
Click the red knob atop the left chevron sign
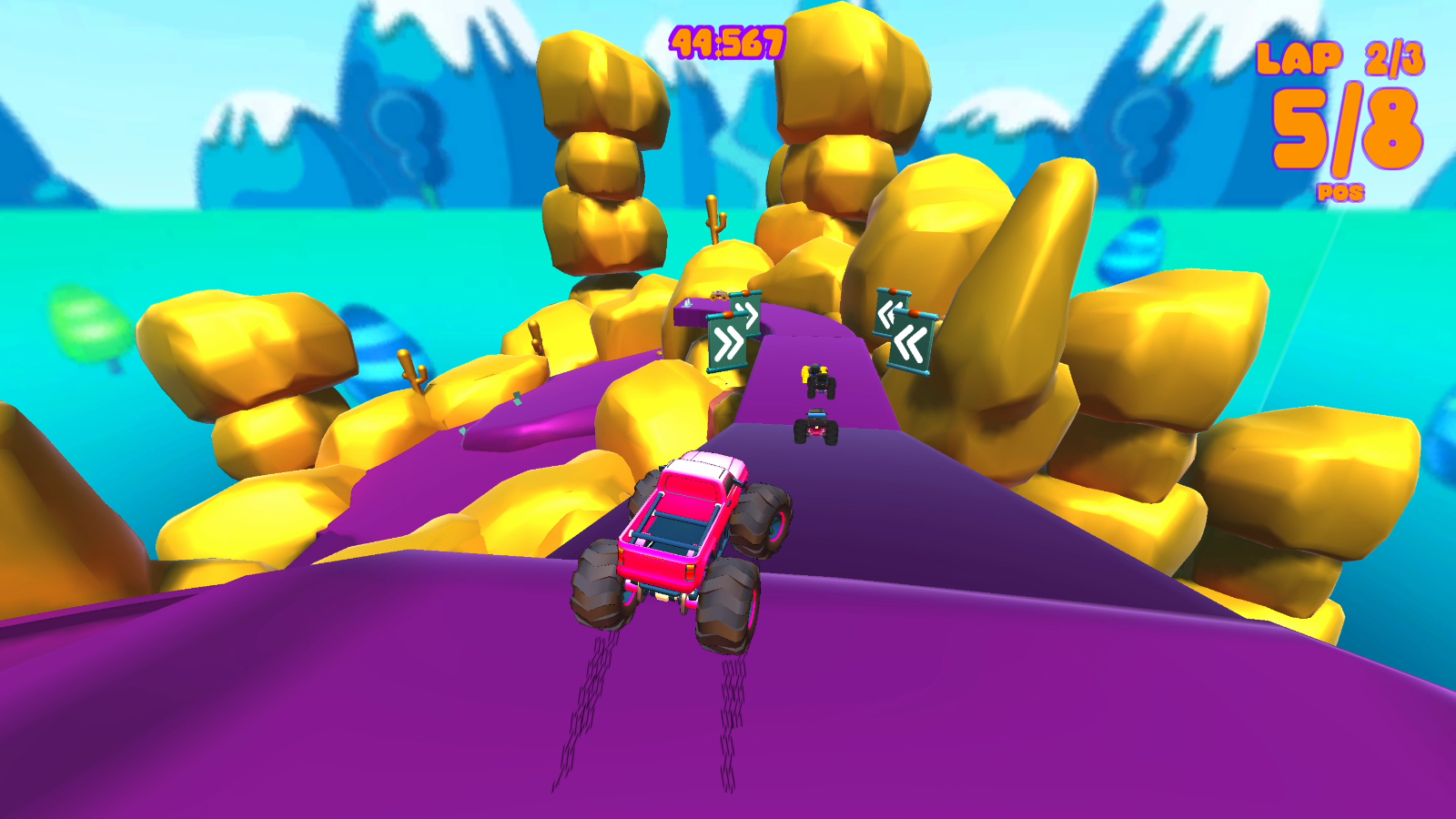728,314
